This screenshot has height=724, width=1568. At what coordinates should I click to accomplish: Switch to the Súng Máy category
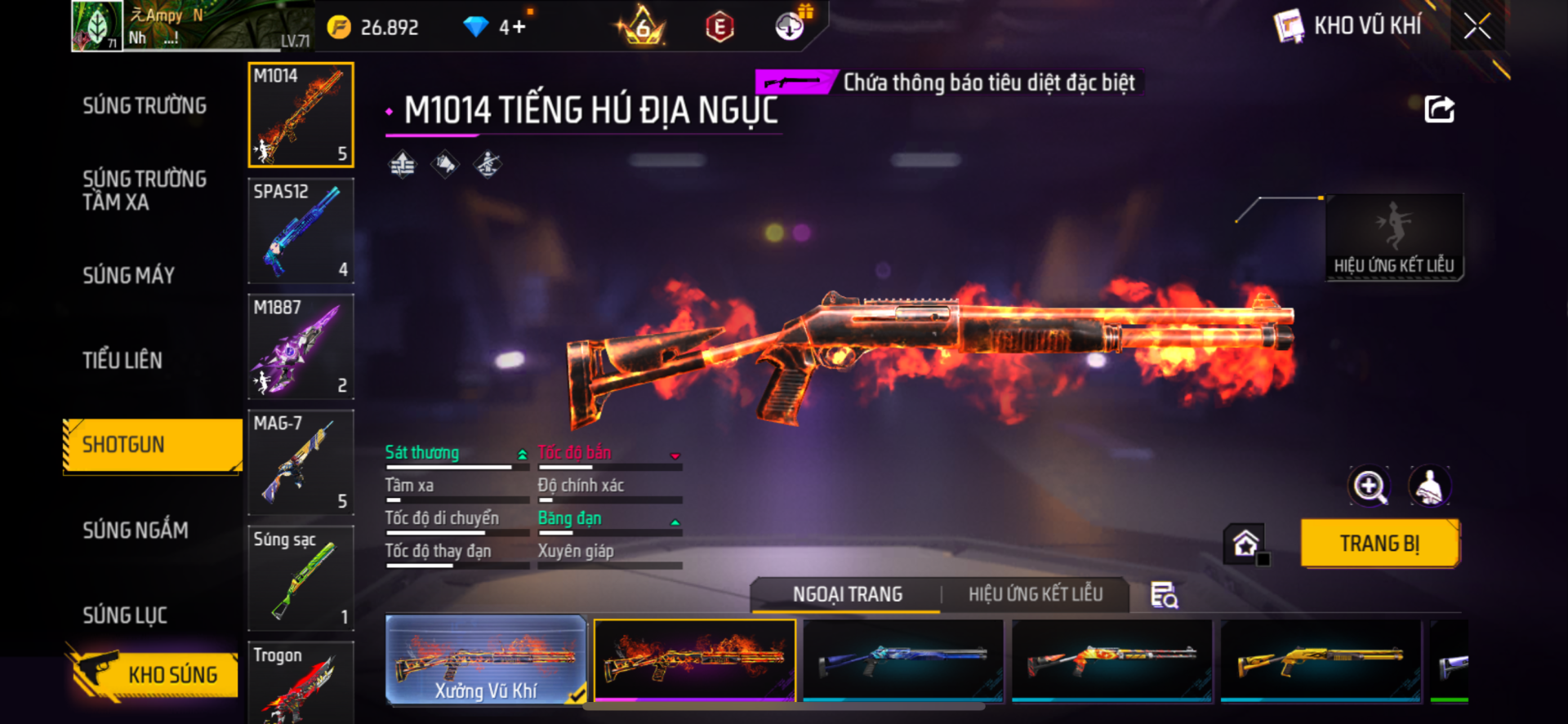tap(129, 276)
